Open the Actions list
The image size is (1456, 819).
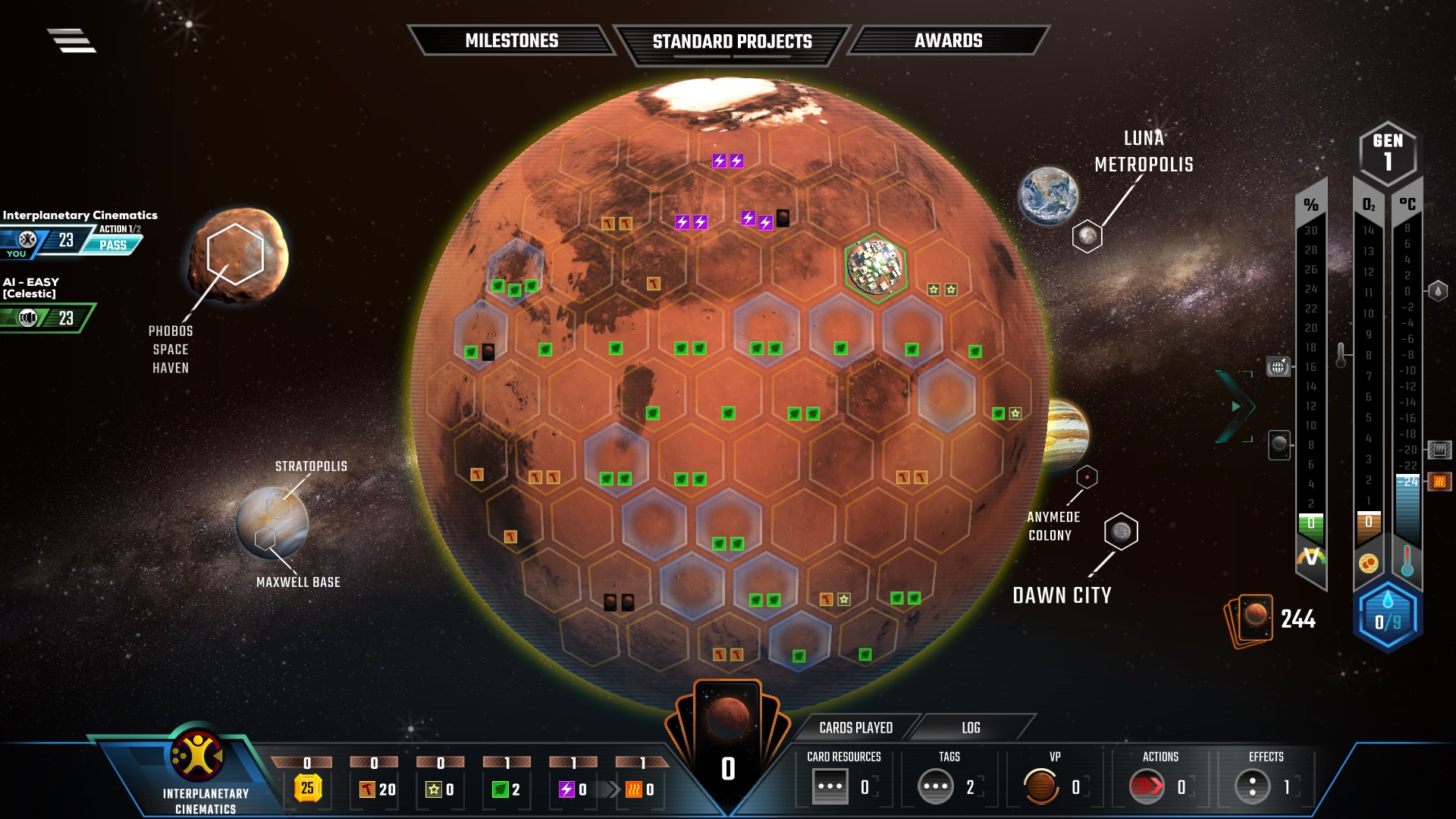(1147, 786)
